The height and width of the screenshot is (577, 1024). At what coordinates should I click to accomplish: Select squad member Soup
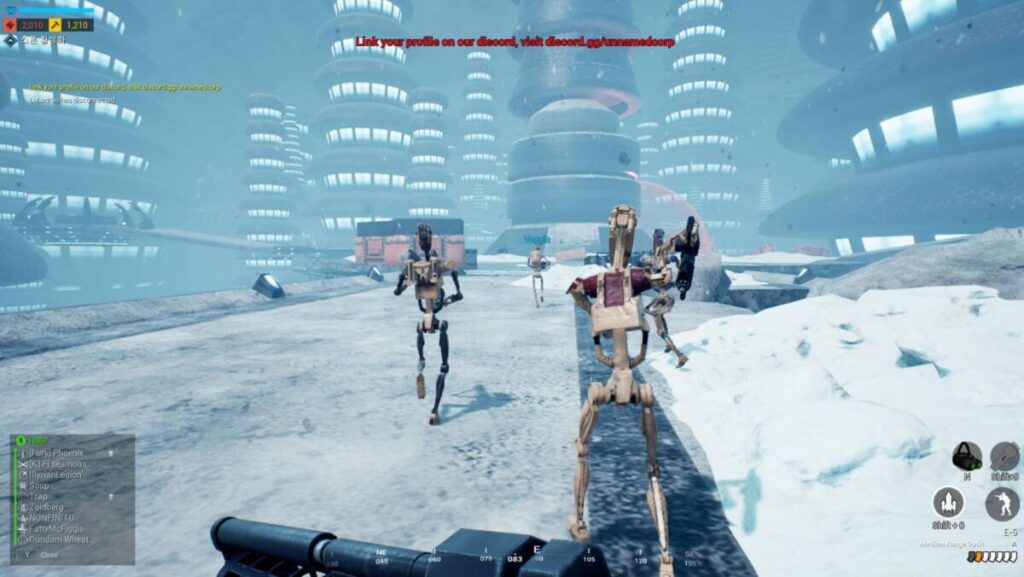(40, 486)
